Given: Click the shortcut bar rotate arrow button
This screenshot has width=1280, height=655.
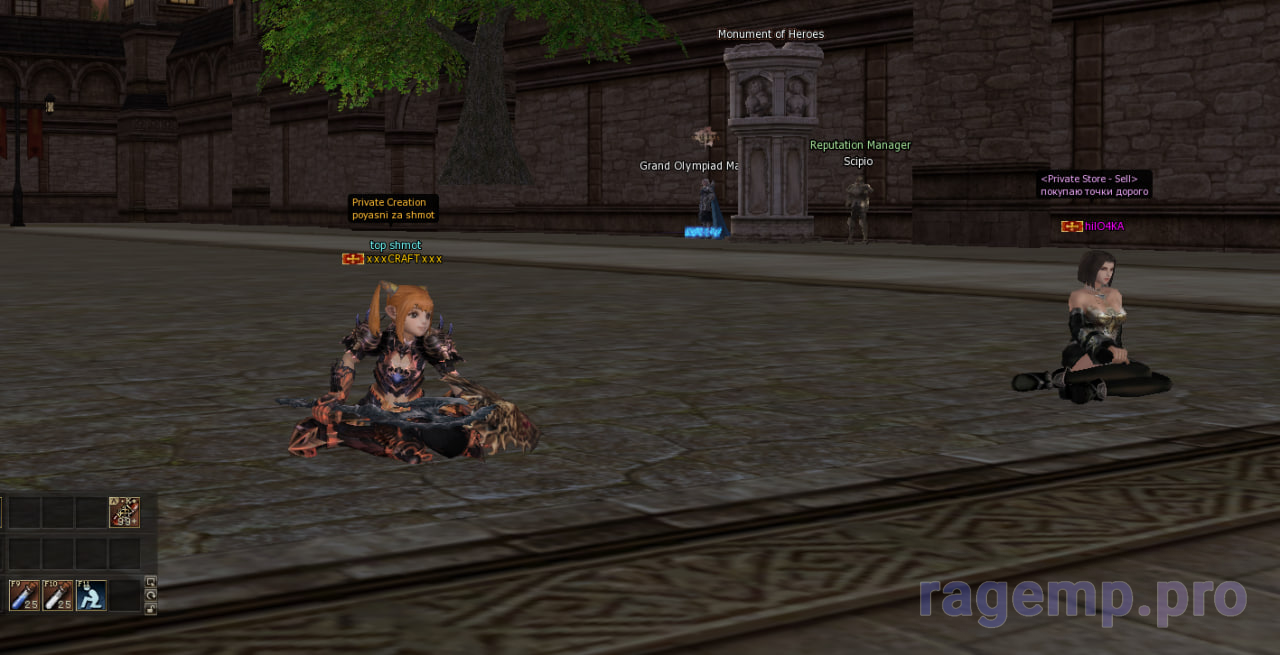Looking at the screenshot, I should [151, 594].
